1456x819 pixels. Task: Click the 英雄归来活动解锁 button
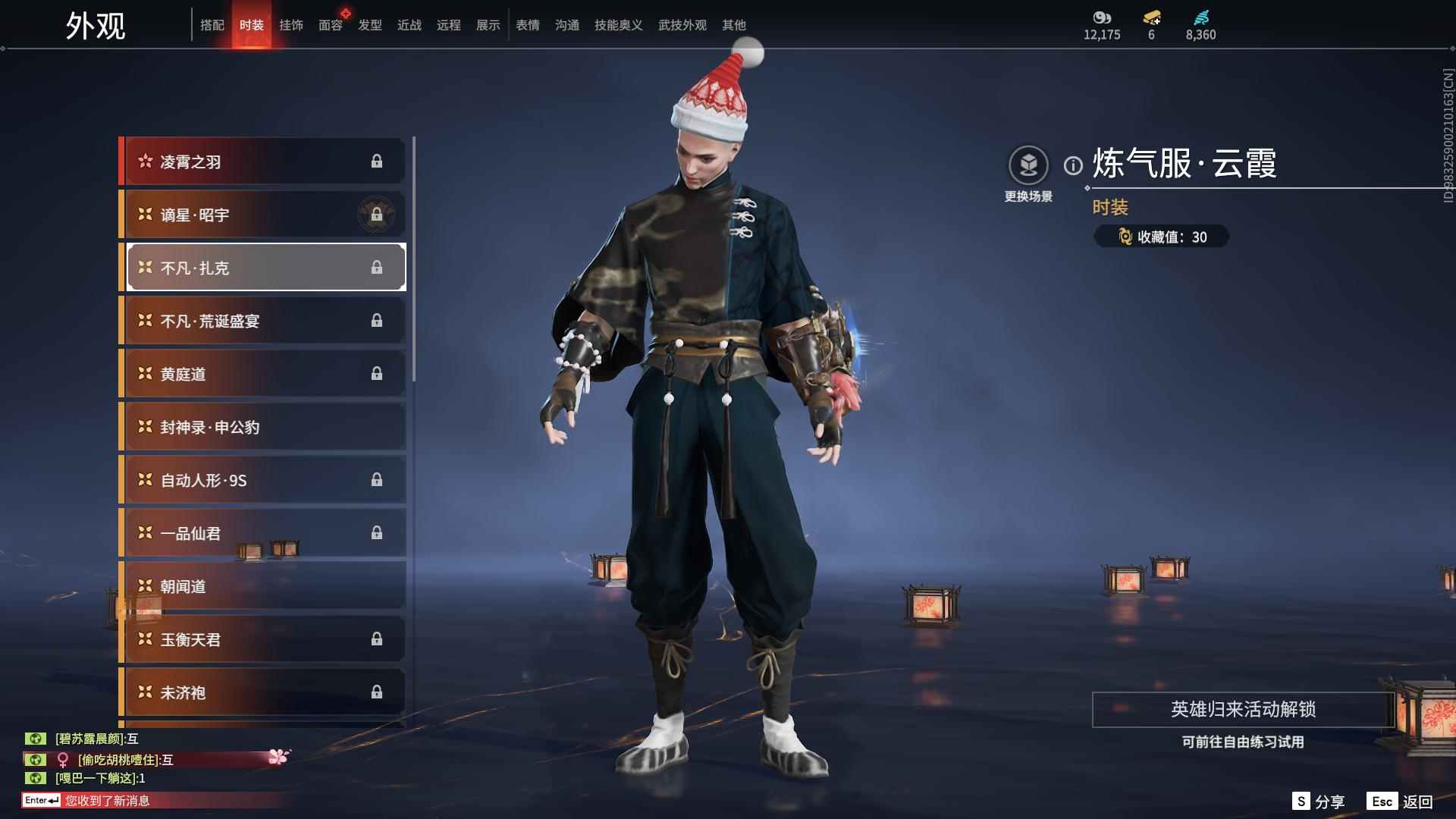point(1243,709)
